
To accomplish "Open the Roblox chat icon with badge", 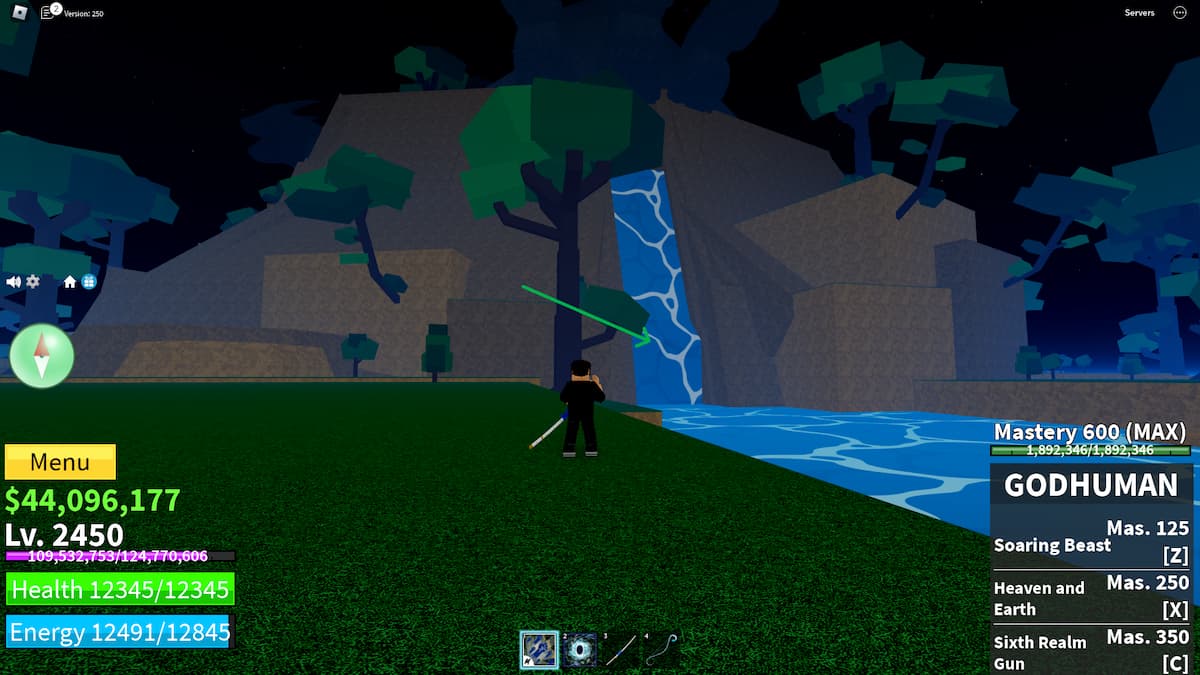I will point(47,13).
